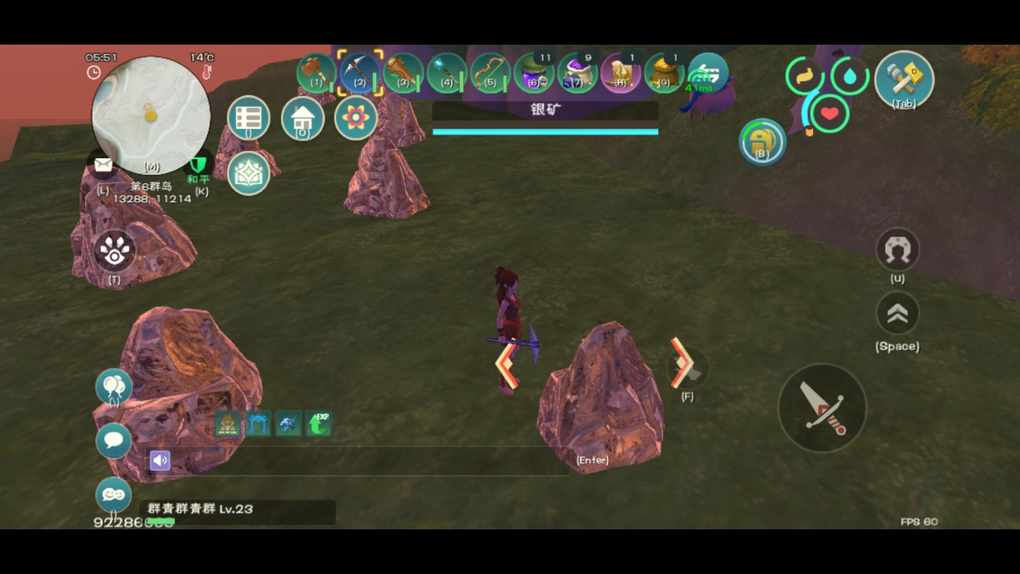
Task: Open the house building button
Action: 302,119
